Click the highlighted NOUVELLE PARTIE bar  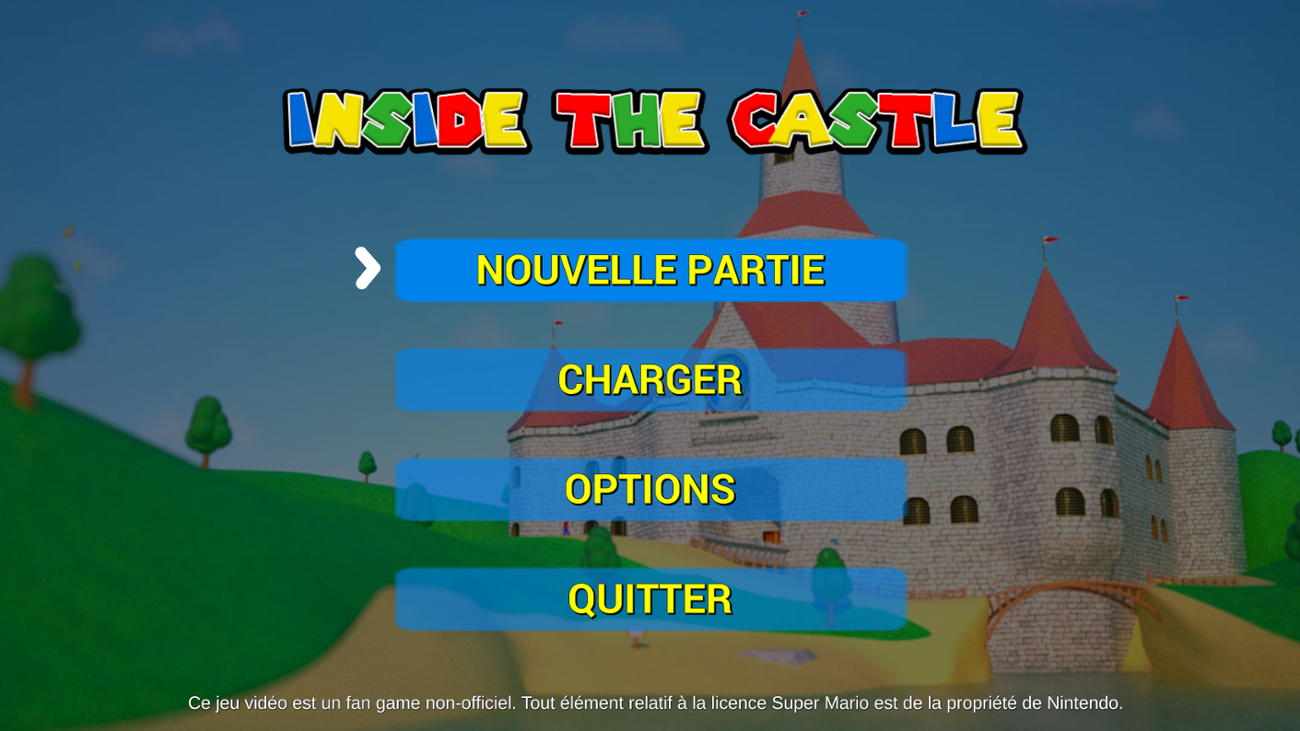click(650, 269)
